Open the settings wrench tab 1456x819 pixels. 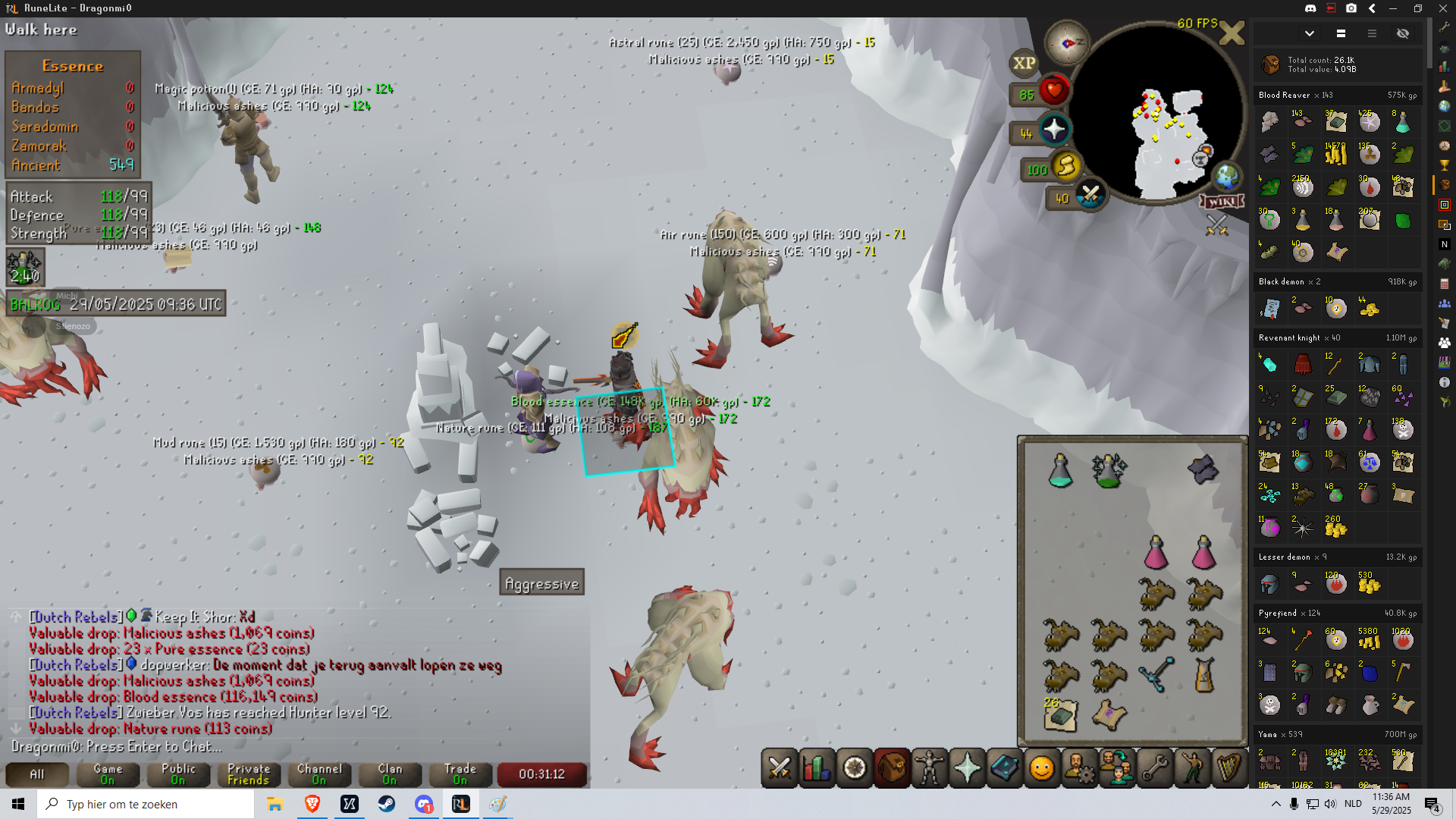[x=1155, y=768]
